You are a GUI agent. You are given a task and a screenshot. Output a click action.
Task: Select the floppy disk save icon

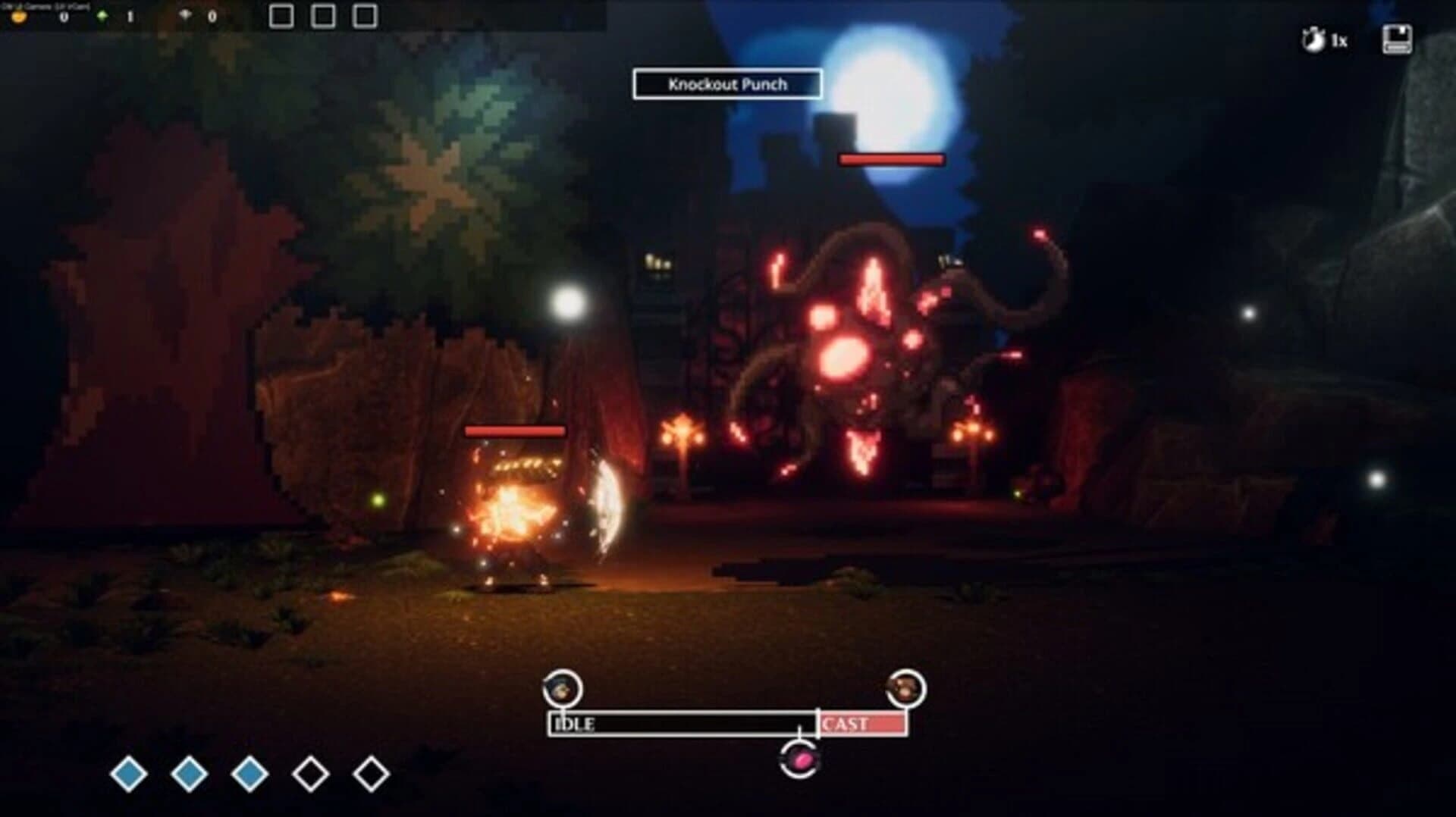pos(1398,38)
